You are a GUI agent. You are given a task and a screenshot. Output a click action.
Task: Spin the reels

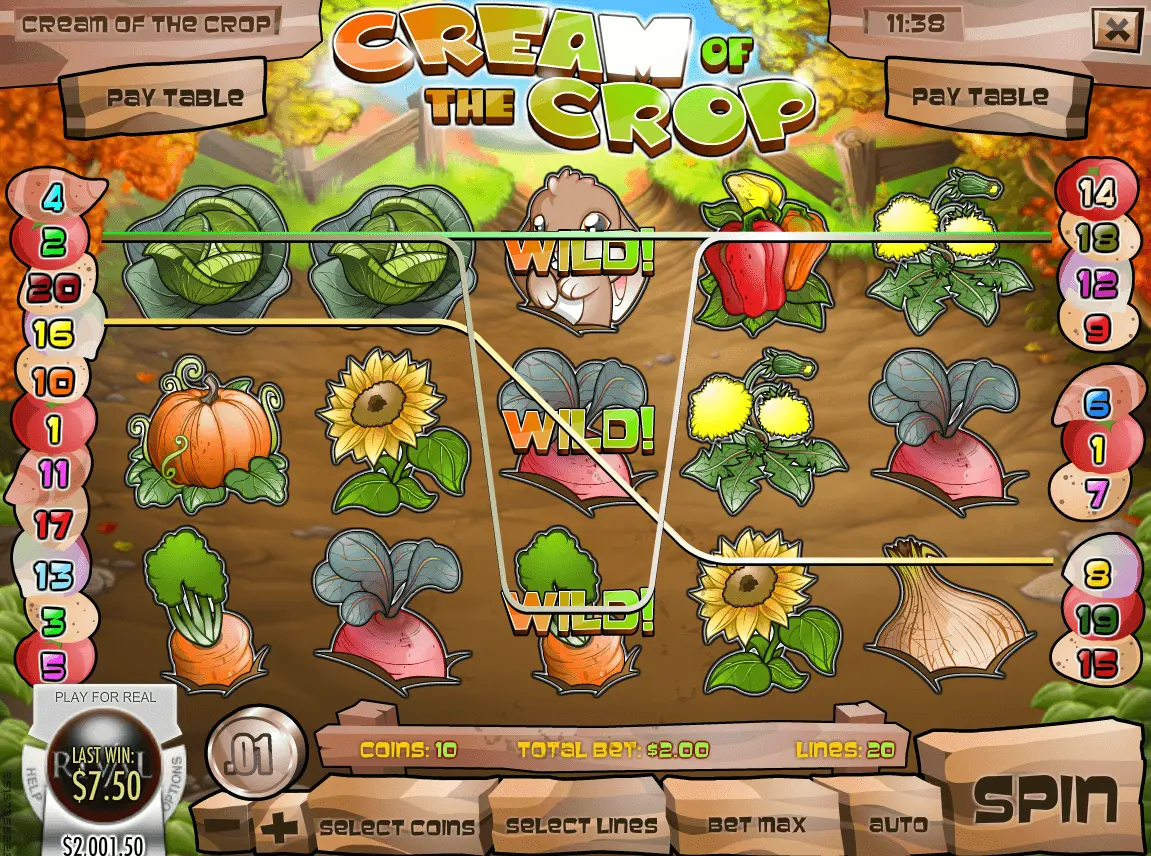click(x=1044, y=799)
